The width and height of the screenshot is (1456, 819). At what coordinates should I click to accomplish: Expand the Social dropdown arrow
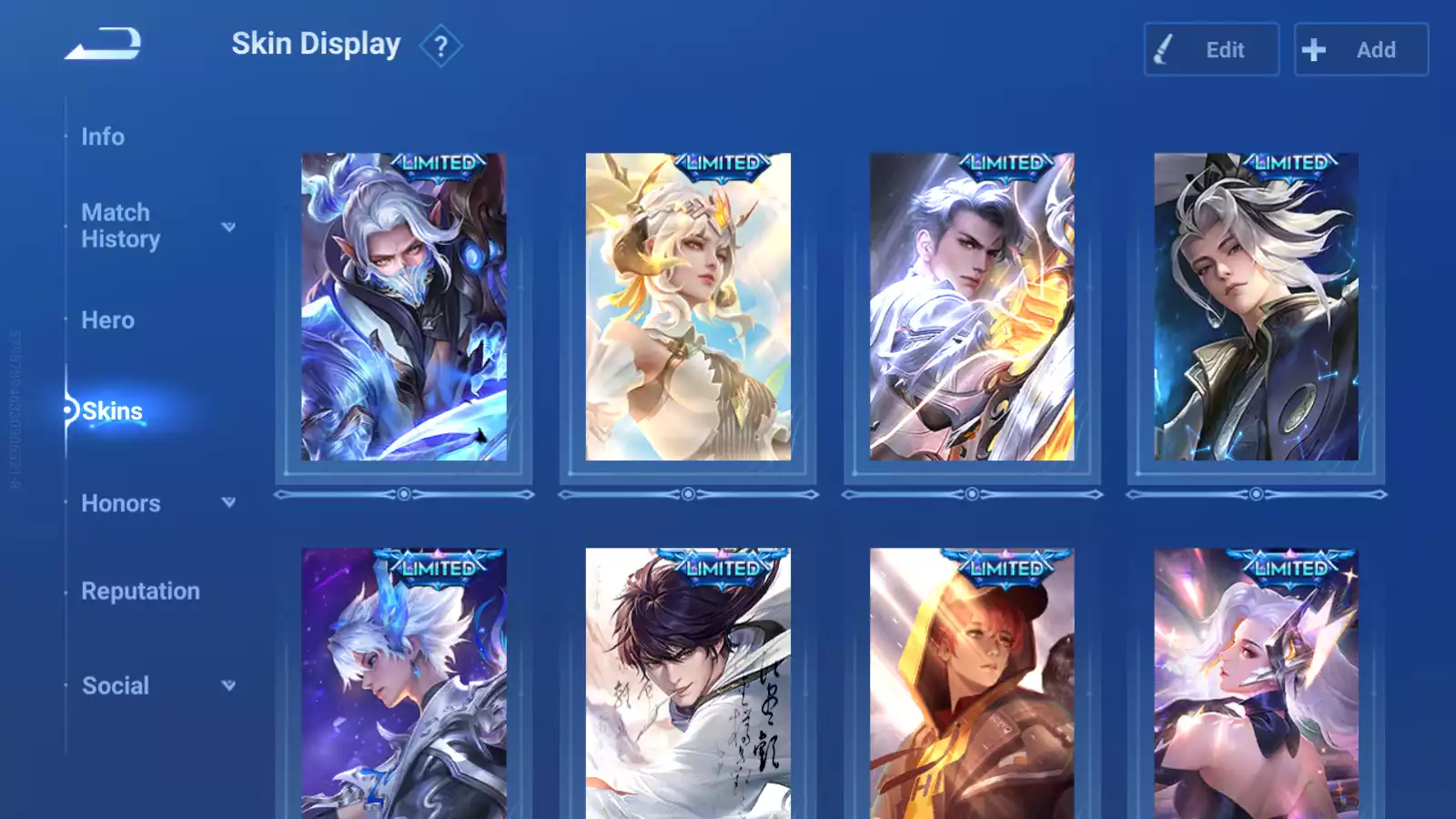(x=228, y=685)
